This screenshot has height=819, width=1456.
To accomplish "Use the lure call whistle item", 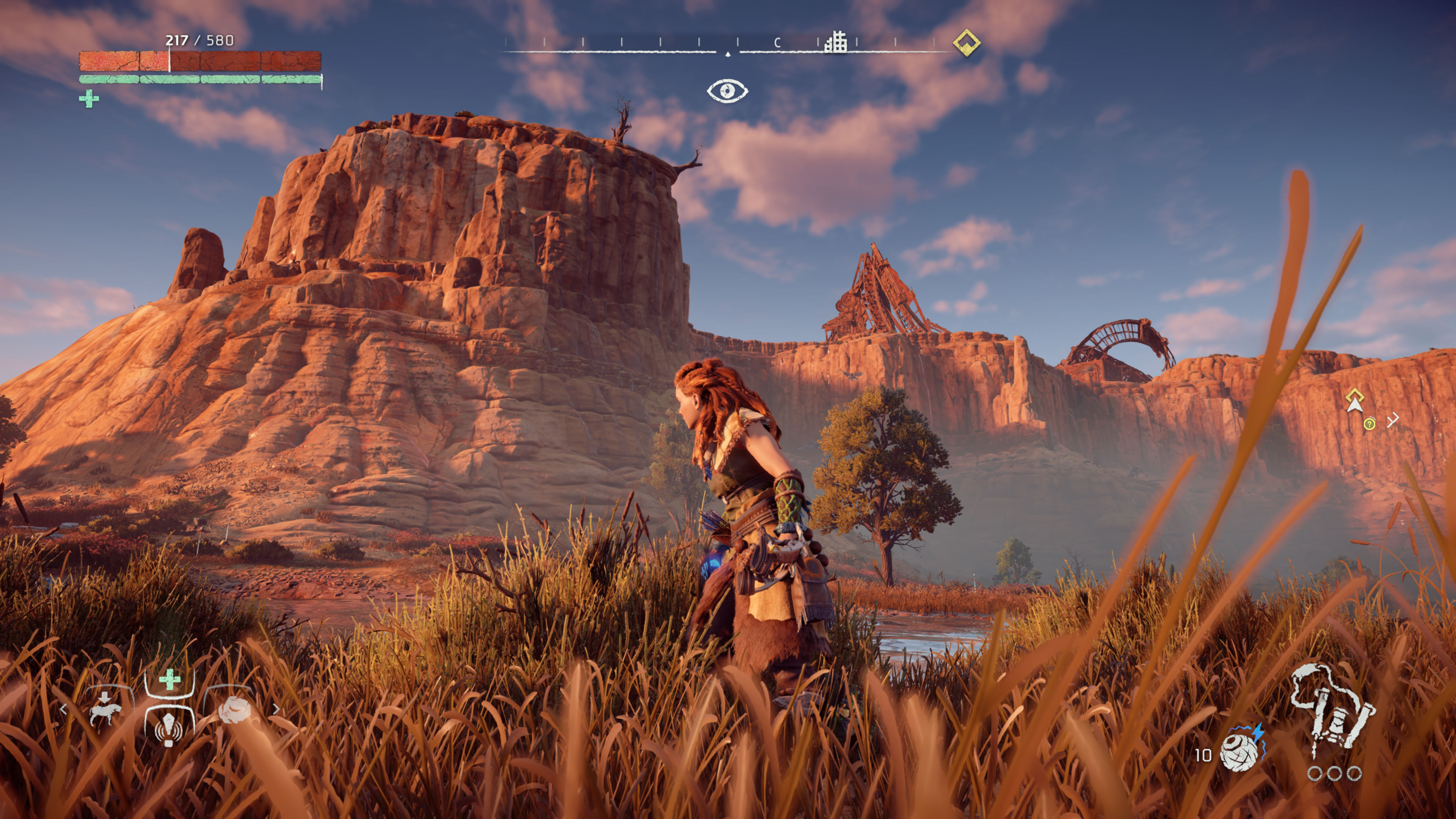I will 168,728.
